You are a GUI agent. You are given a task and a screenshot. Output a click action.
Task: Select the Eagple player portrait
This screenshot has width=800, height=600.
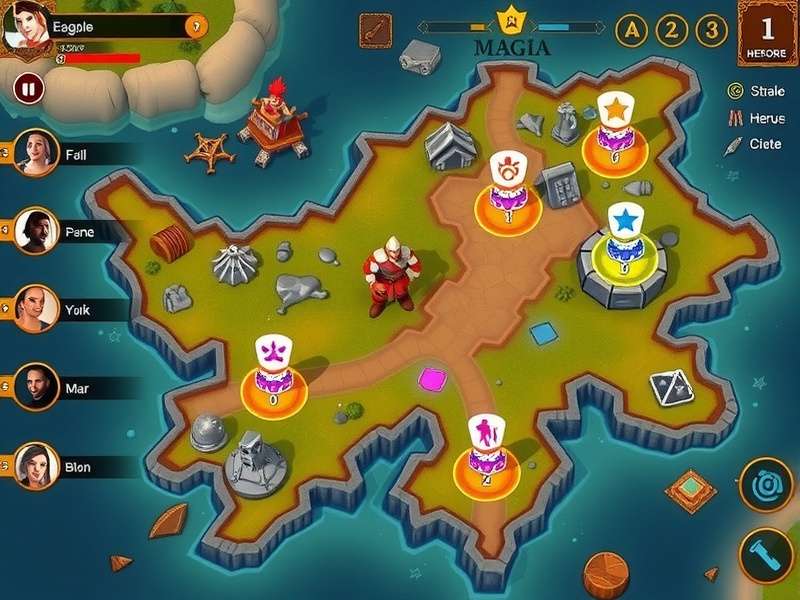pyautogui.click(x=26, y=24)
